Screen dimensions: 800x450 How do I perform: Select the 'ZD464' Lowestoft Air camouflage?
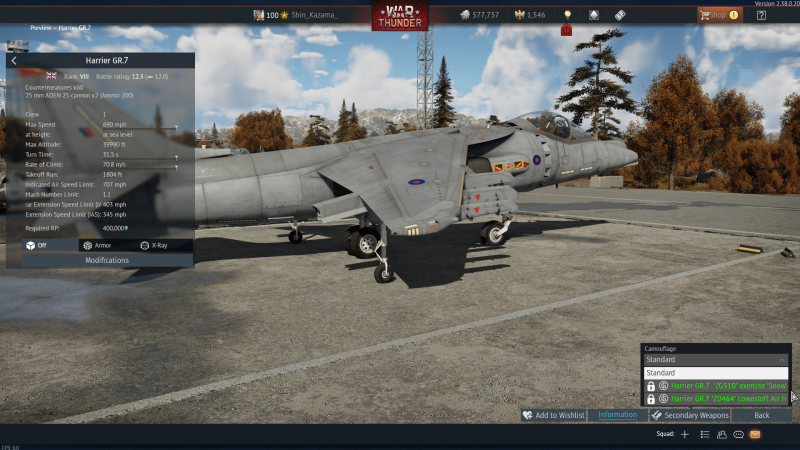coord(722,398)
